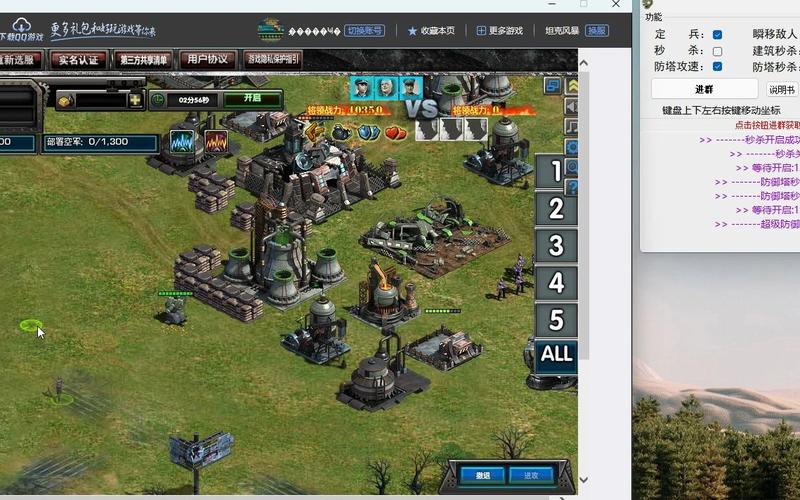Viewport: 800px width, 500px height.
Task: Click the 进攻 attack button
Action: [530, 475]
